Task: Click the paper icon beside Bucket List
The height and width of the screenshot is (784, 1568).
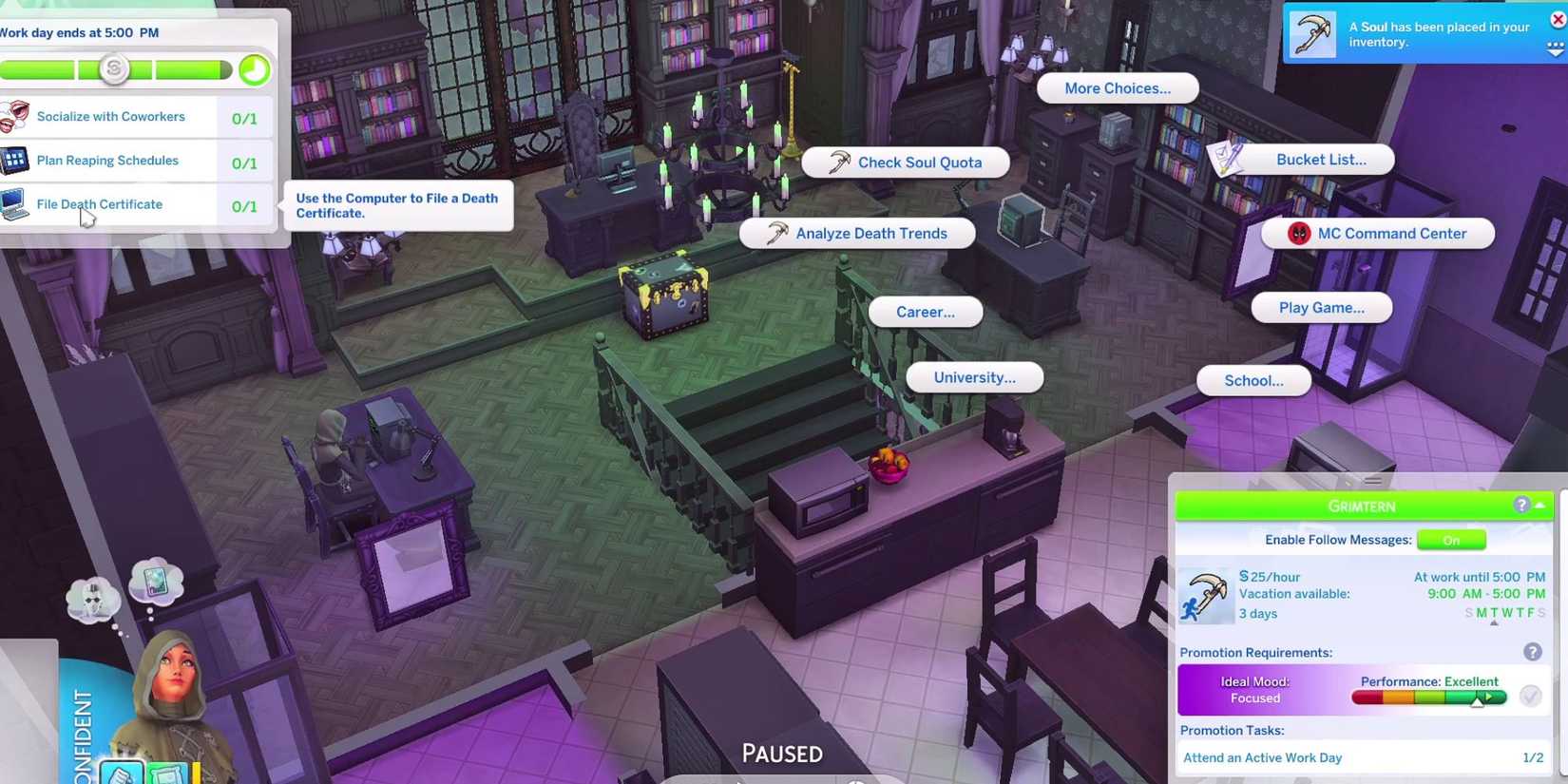Action: click(x=1224, y=159)
